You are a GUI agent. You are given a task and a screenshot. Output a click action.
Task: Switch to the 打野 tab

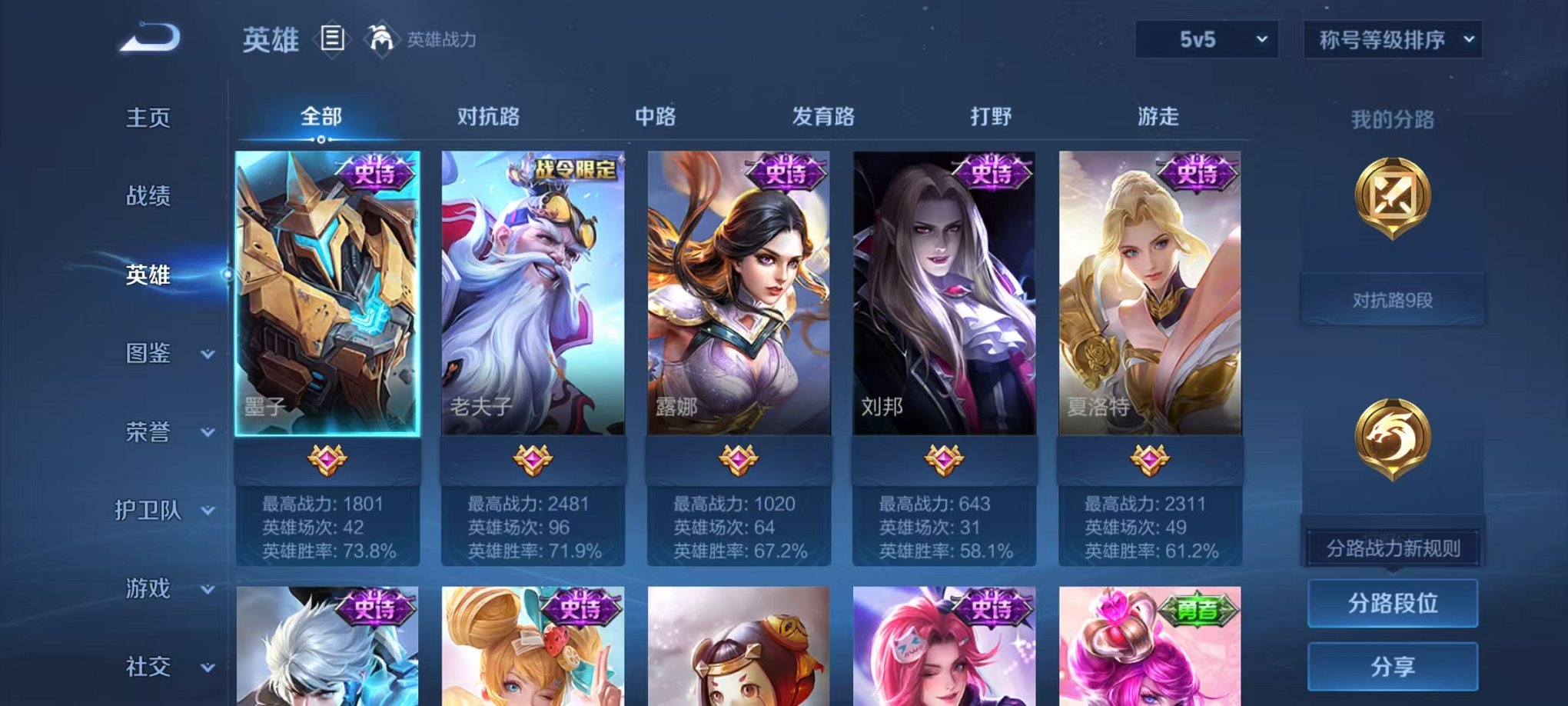point(991,116)
